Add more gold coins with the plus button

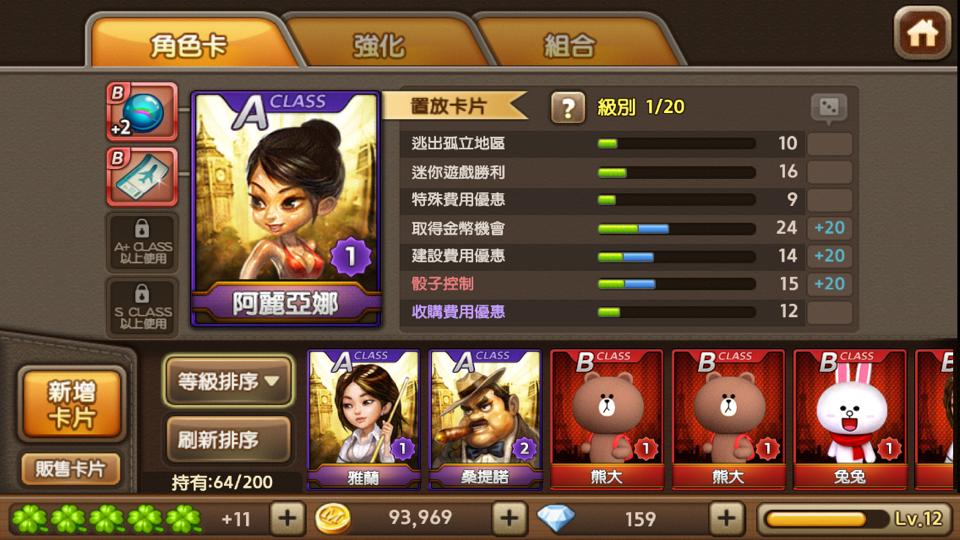tap(509, 518)
